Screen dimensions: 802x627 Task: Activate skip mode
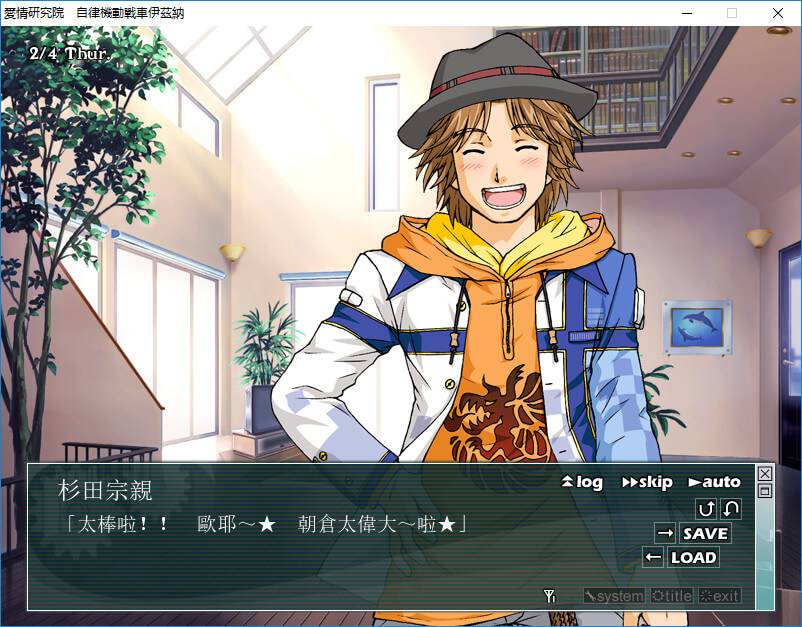pyautogui.click(x=647, y=482)
